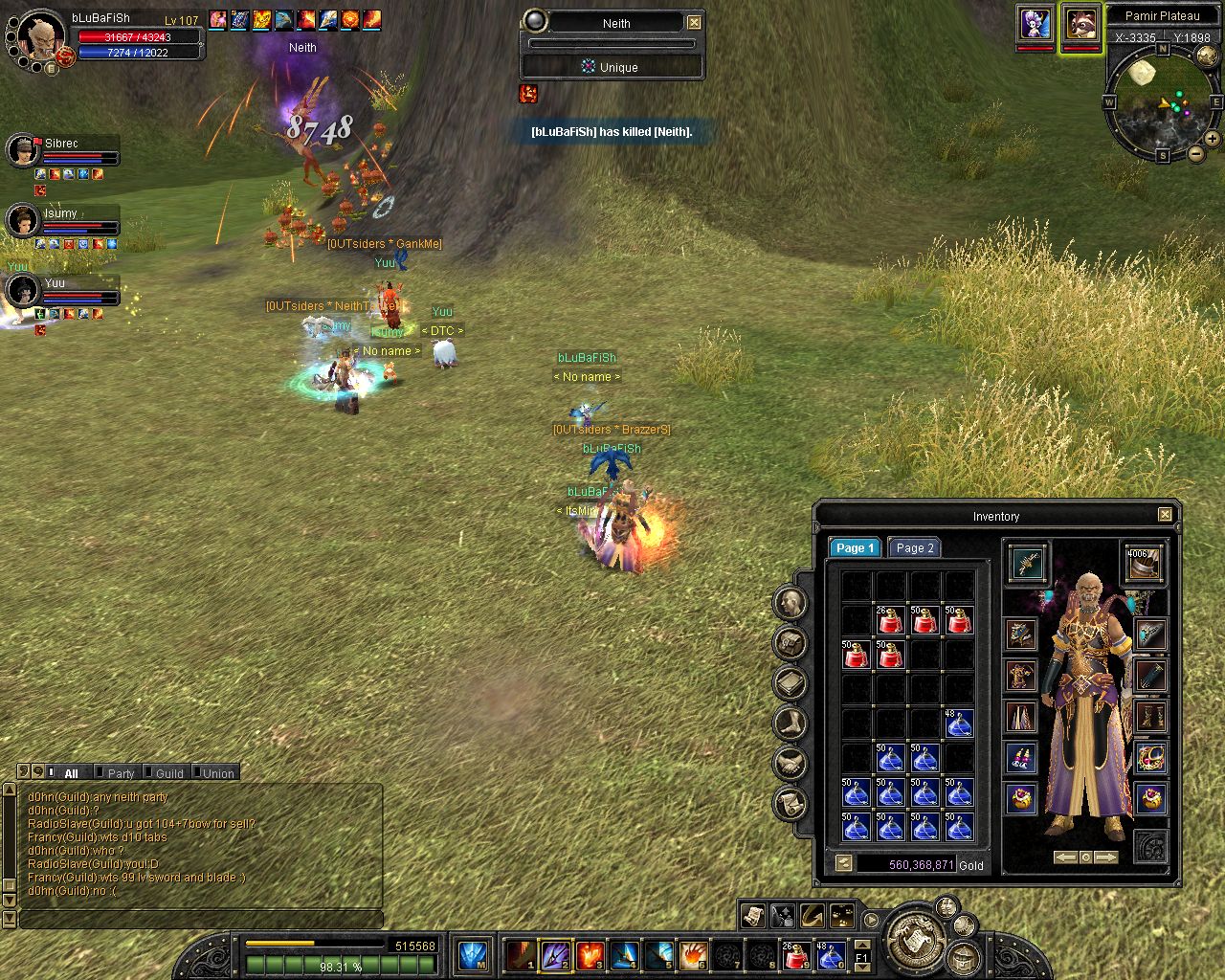The height and width of the screenshot is (980, 1225).
Task: Use the hotbar slot 3 fire skill
Action: pyautogui.click(x=590, y=954)
